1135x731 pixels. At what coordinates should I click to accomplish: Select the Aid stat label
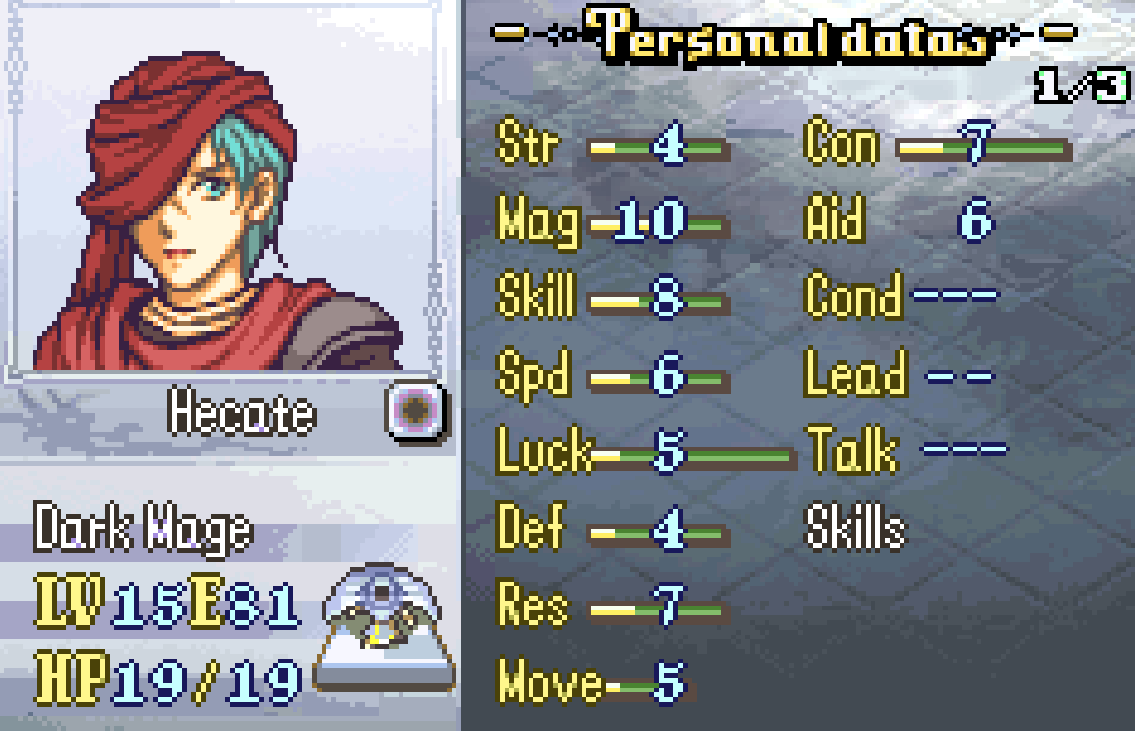point(834,222)
